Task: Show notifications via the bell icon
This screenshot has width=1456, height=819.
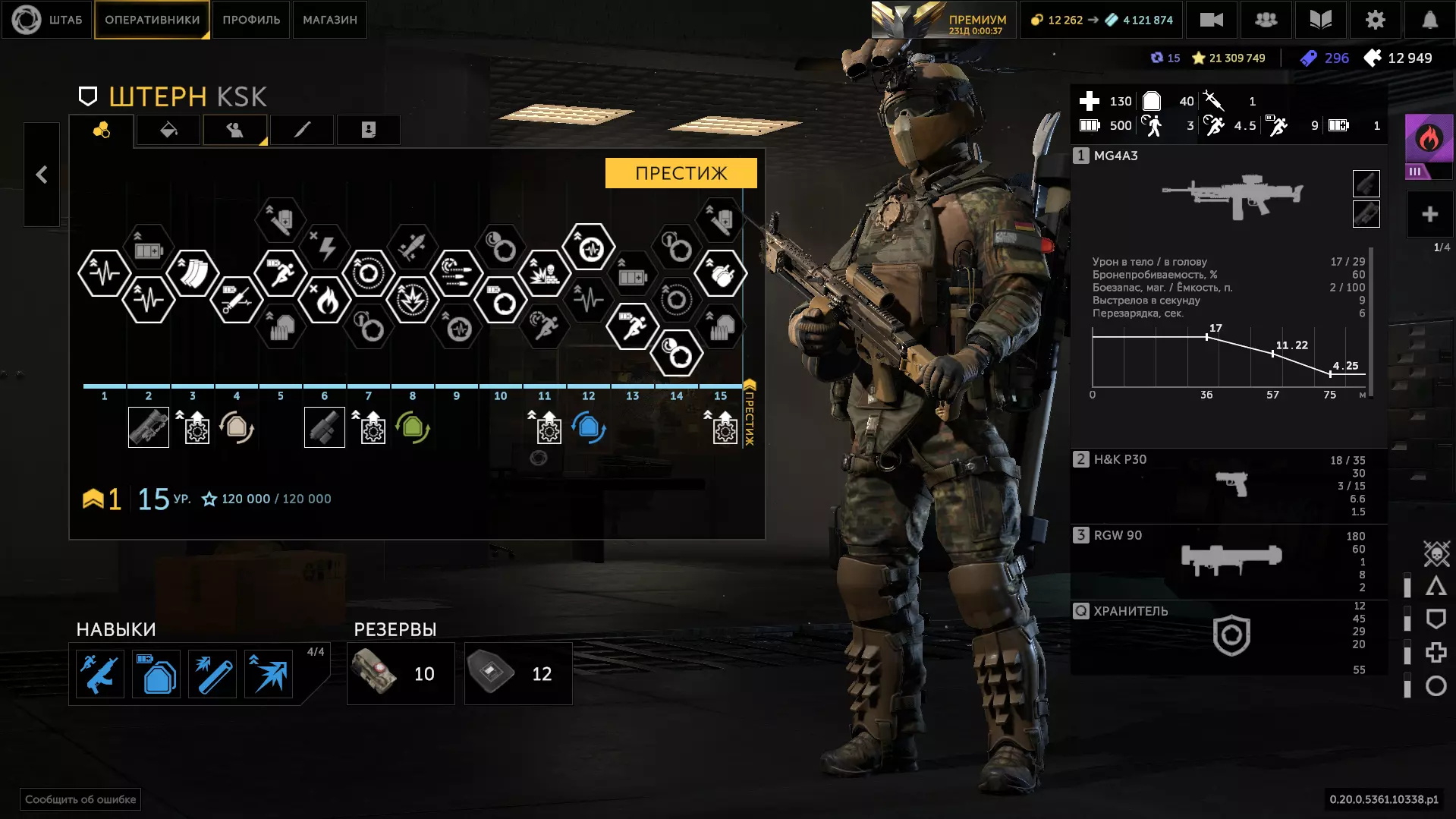Action: pyautogui.click(x=1429, y=20)
